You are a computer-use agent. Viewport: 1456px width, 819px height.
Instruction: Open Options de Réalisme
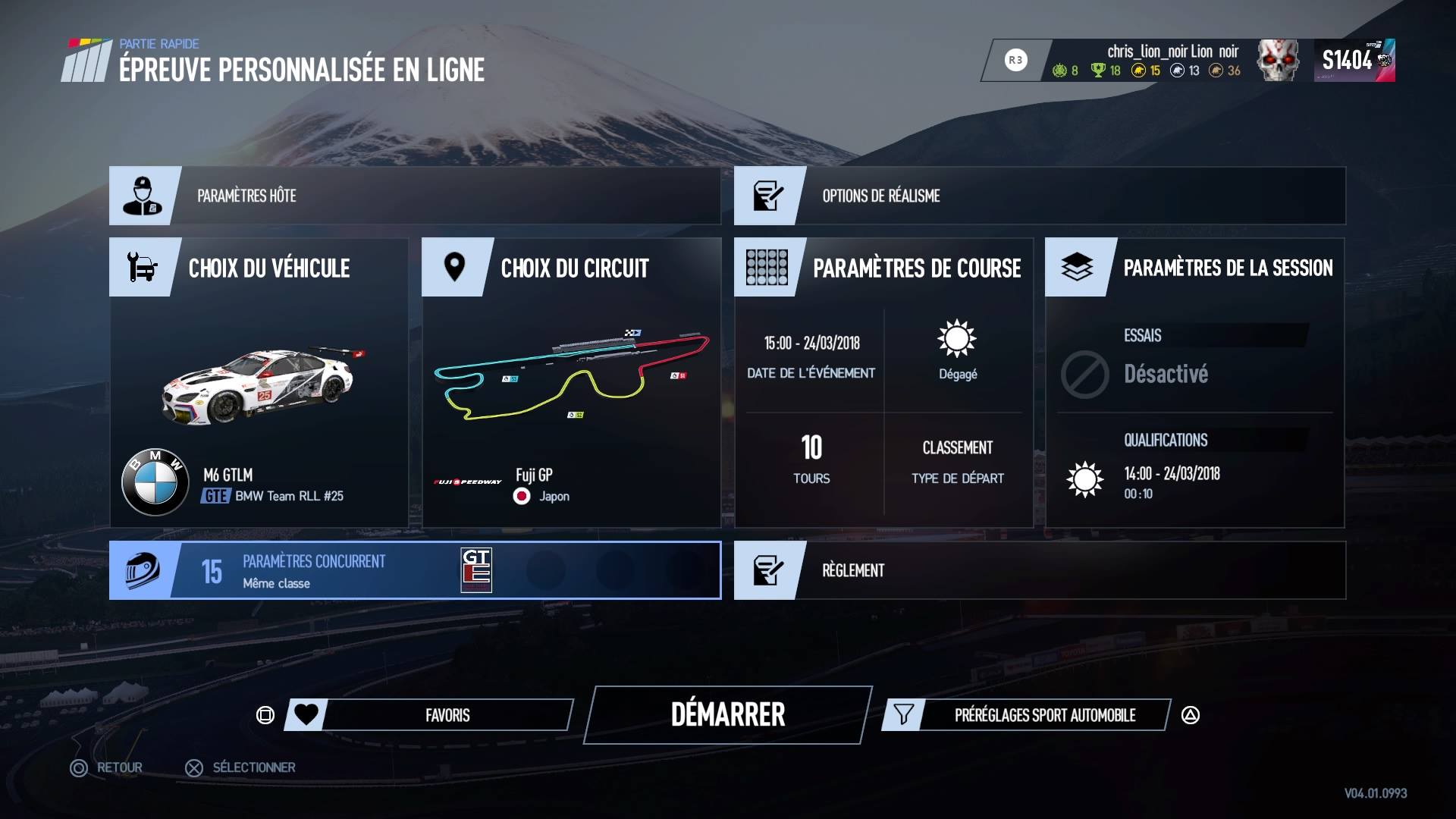(x=1039, y=196)
